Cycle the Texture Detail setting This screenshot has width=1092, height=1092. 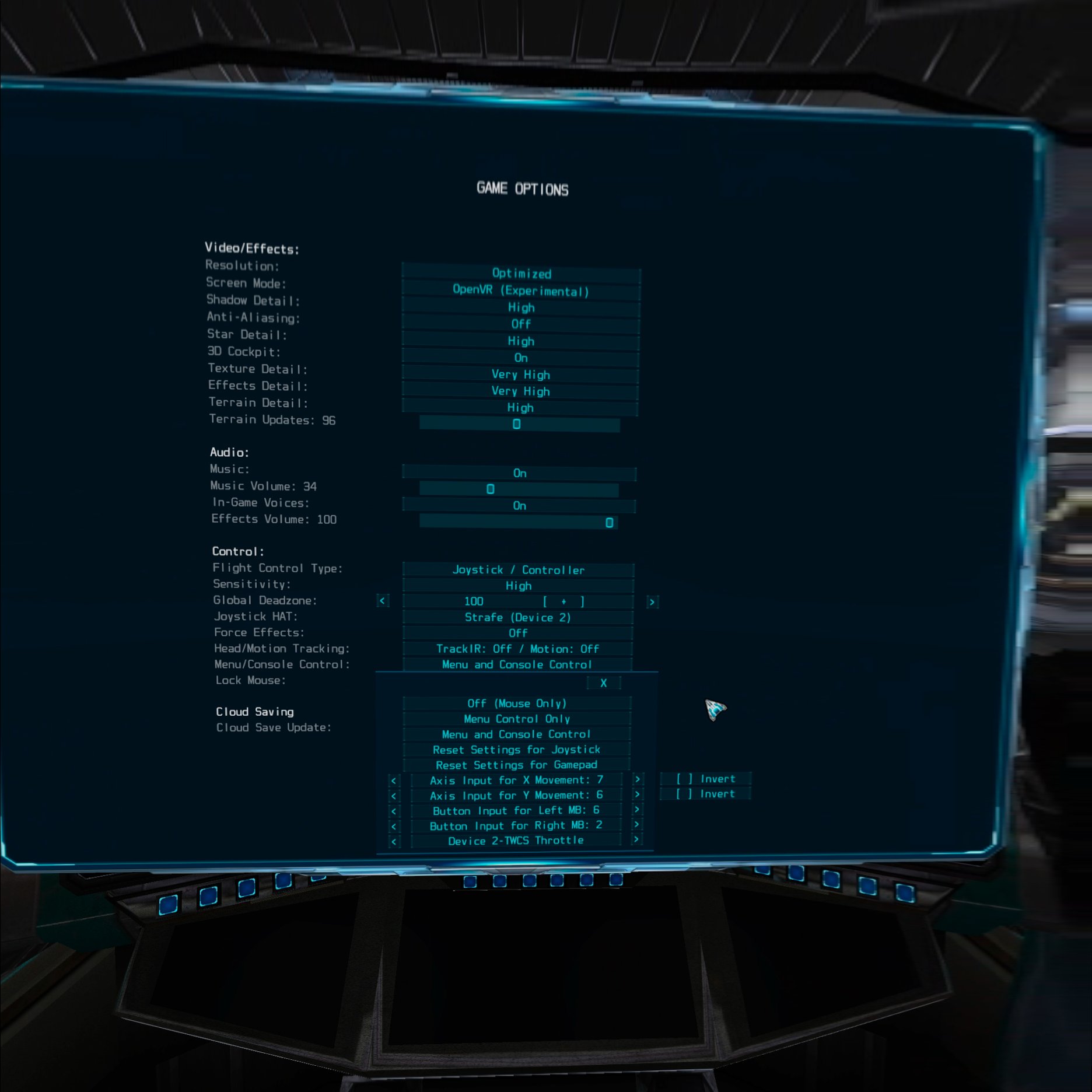click(520, 374)
